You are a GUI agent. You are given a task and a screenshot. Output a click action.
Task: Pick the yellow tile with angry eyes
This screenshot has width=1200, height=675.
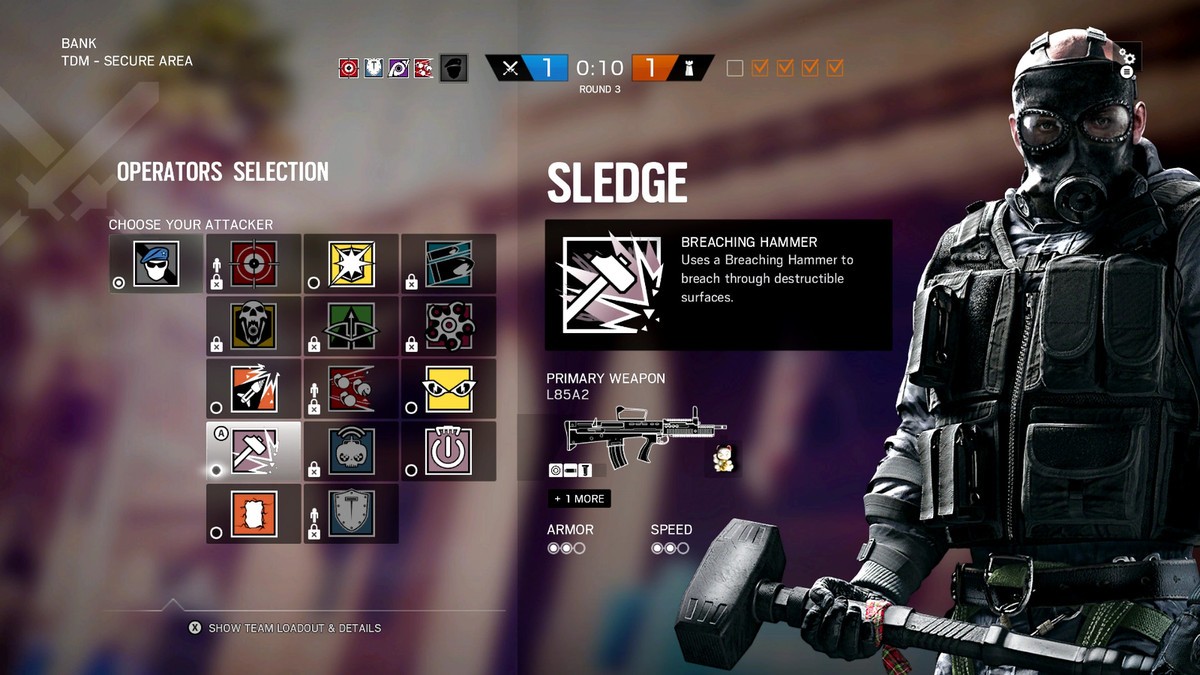(448, 388)
